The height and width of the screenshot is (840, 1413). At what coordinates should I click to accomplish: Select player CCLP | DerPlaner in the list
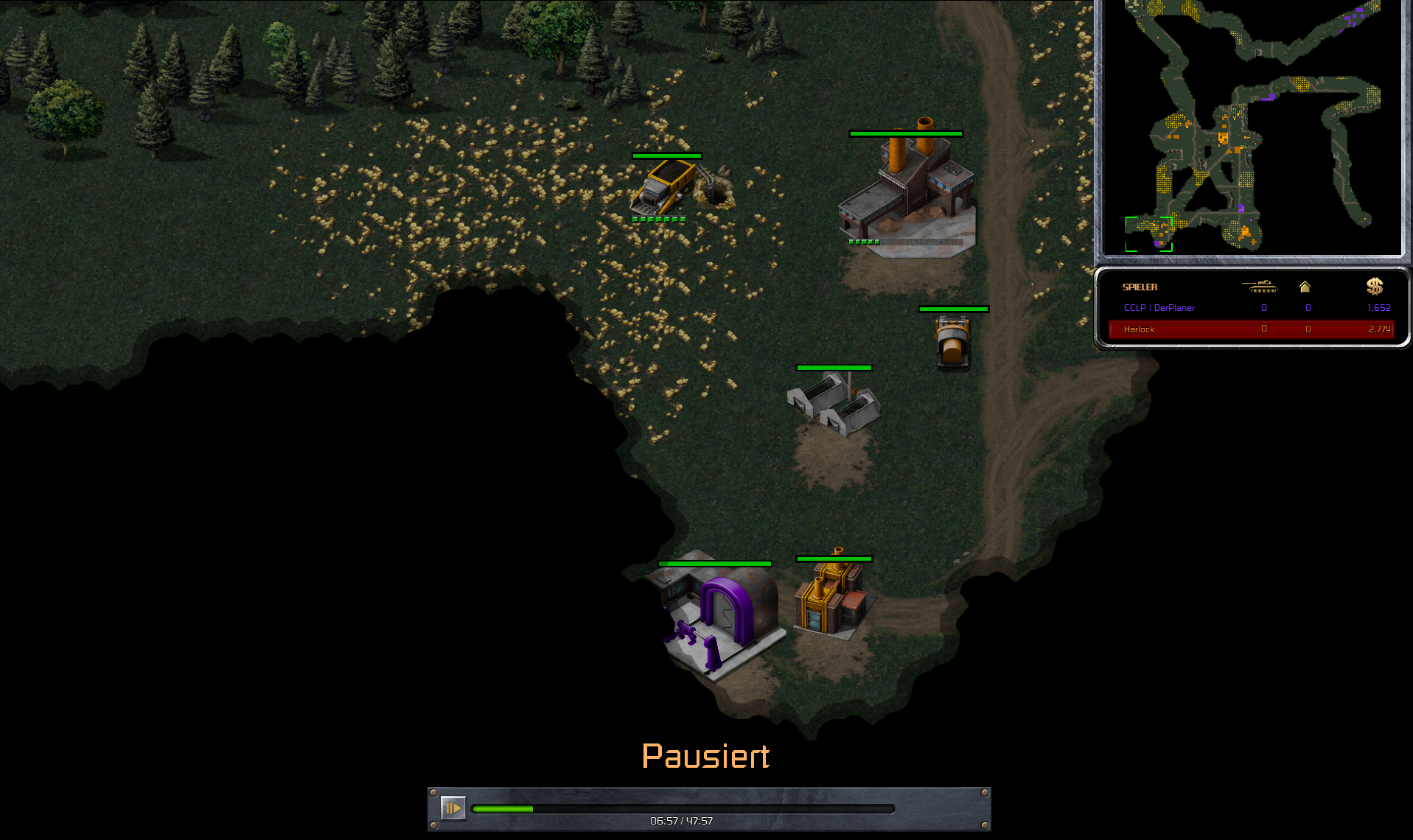pyautogui.click(x=1159, y=308)
